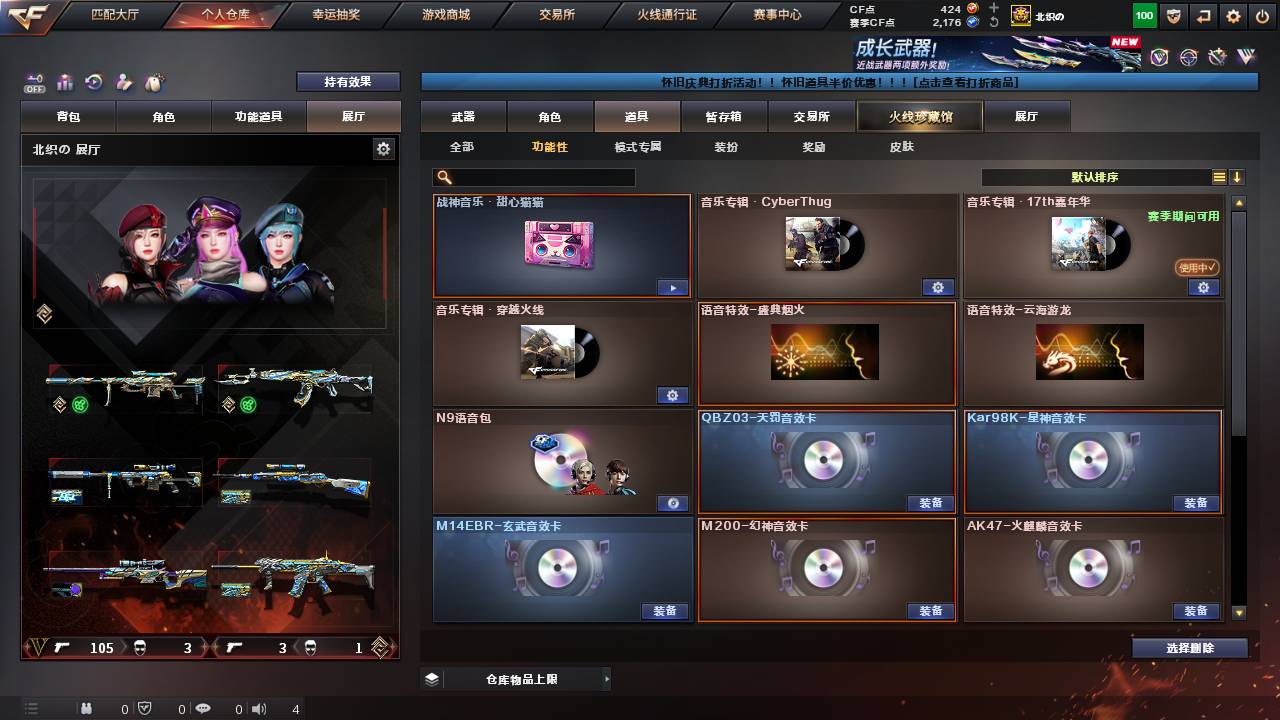The width and height of the screenshot is (1280, 720).
Task: Click the speaker volume icon in bottom bar
Action: (261, 710)
